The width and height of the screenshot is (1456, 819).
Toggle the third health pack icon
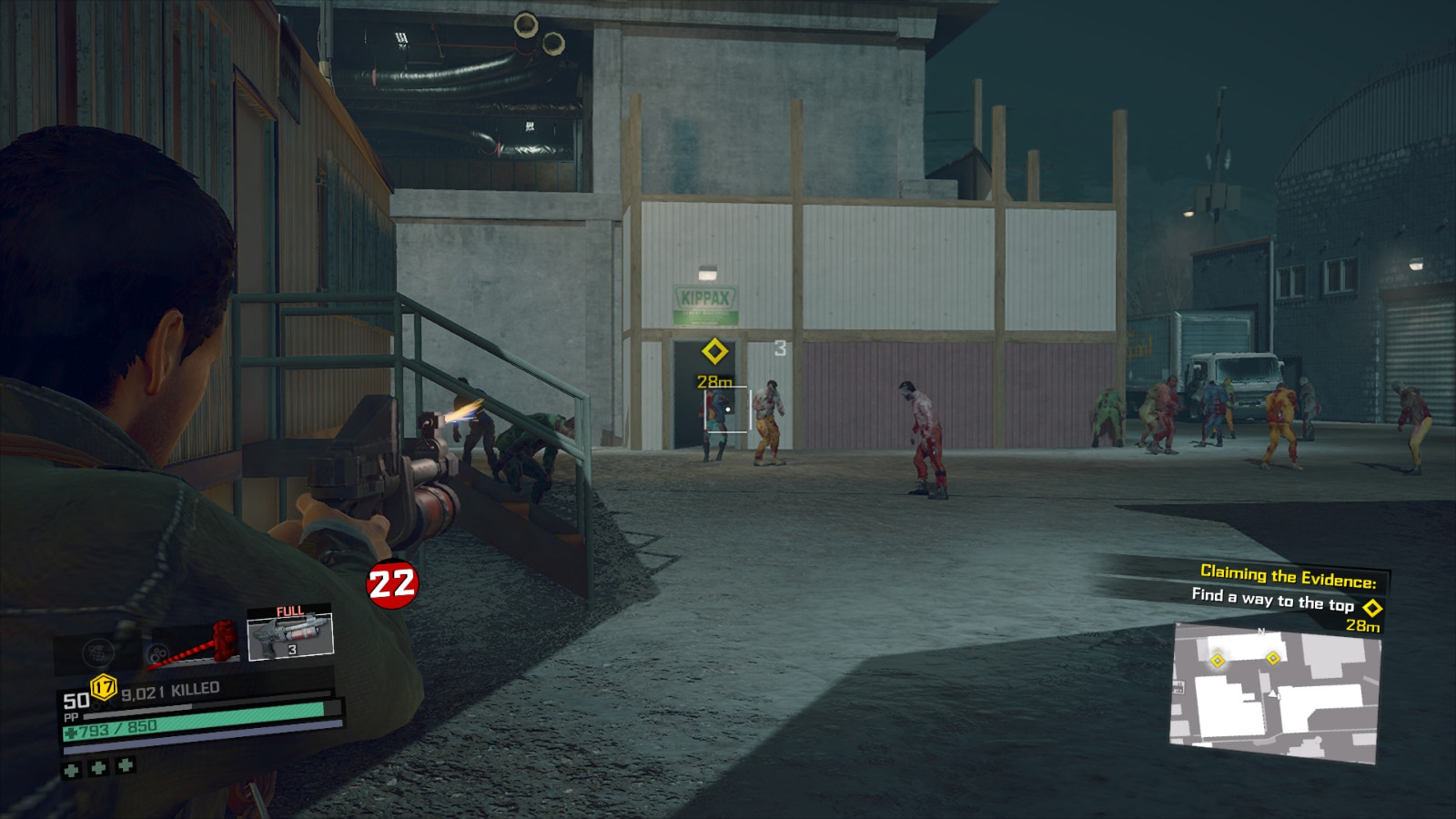(x=125, y=766)
